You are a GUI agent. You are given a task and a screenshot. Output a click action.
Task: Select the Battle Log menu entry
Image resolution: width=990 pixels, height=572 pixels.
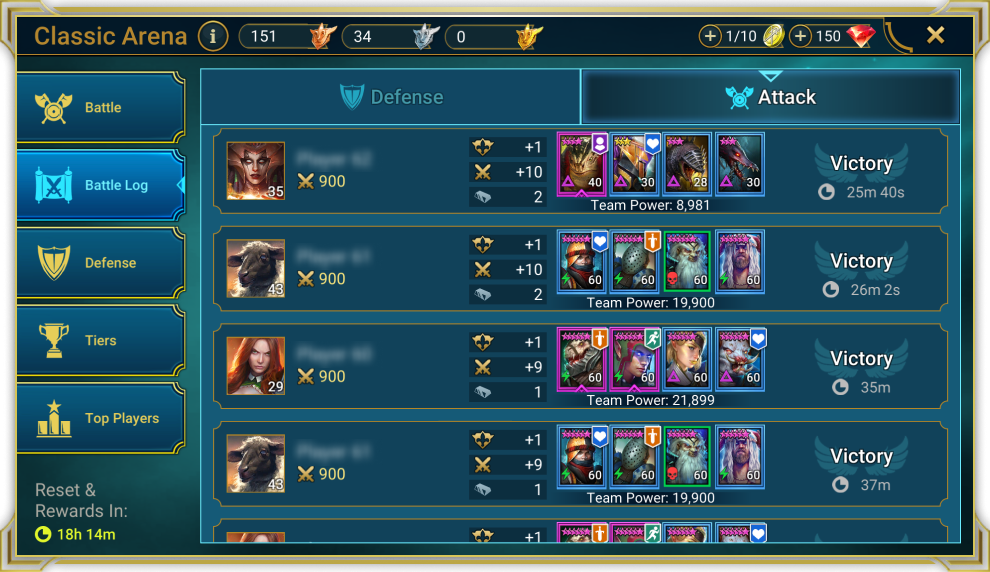point(100,185)
